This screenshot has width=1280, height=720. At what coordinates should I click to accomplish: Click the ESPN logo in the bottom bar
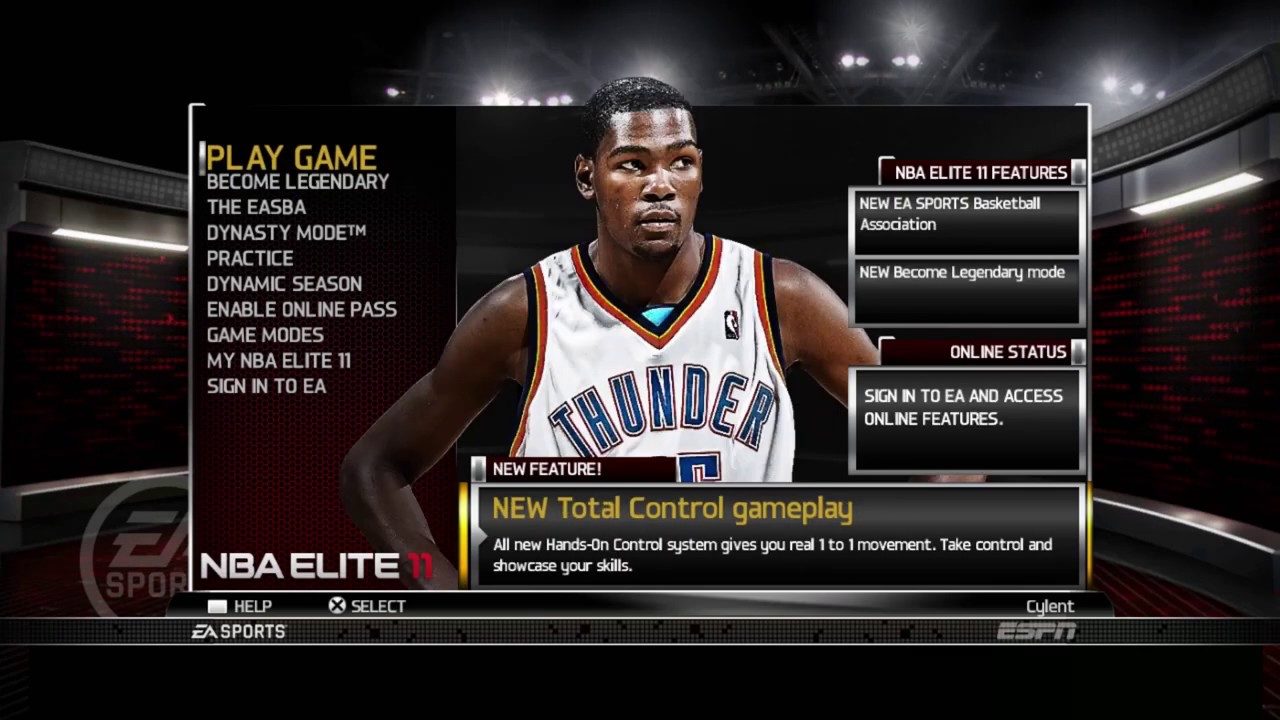coord(1037,631)
